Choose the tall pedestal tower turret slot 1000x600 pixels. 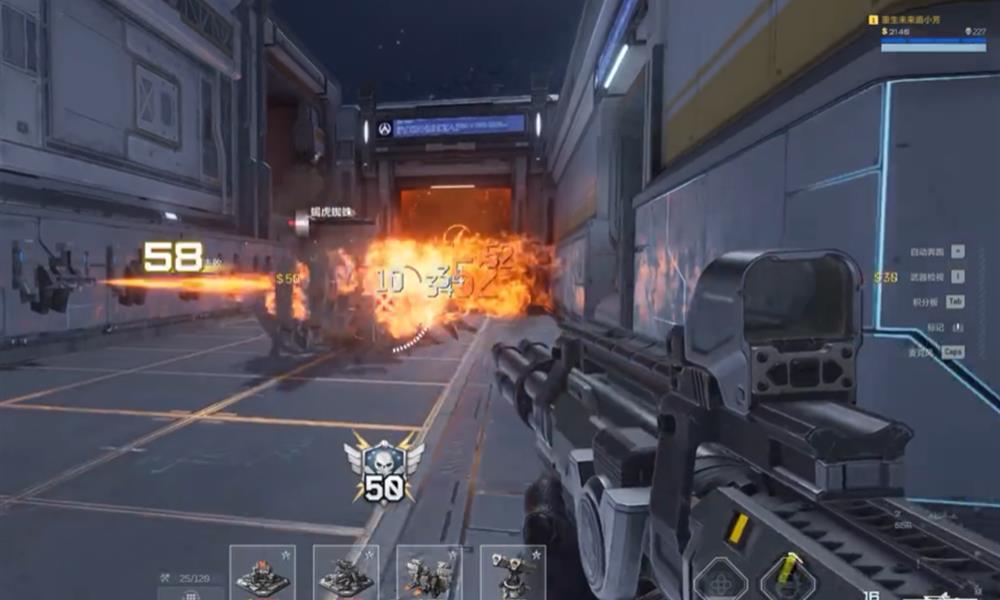pos(512,573)
